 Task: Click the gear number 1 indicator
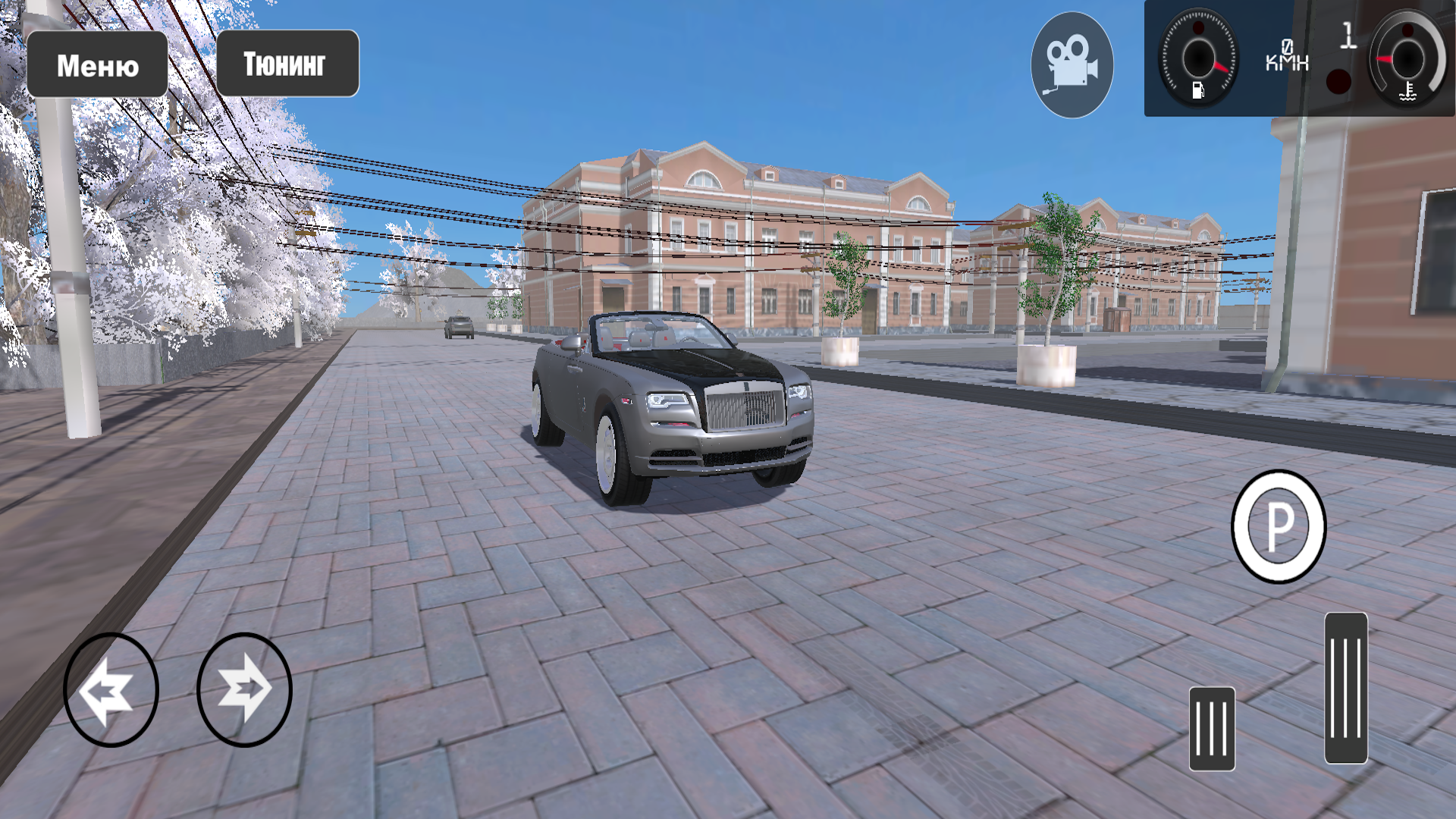point(1348,35)
